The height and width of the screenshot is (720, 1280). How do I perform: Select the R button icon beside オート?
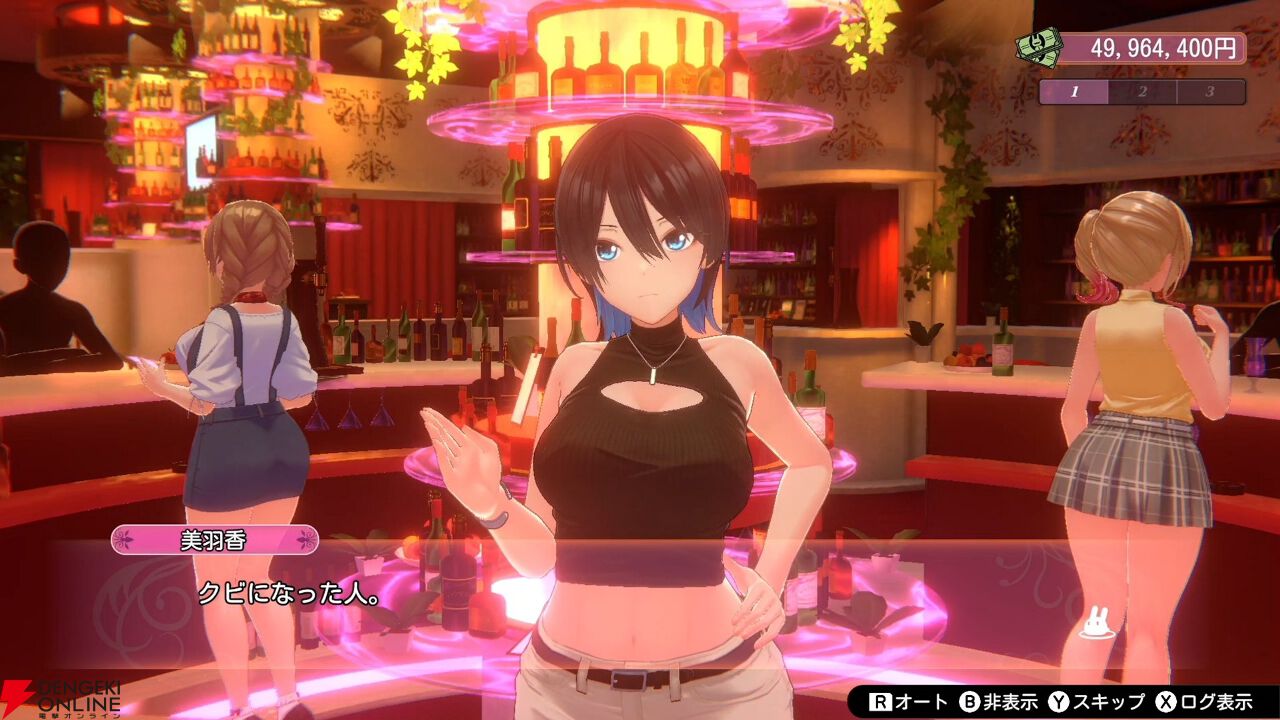(880, 701)
